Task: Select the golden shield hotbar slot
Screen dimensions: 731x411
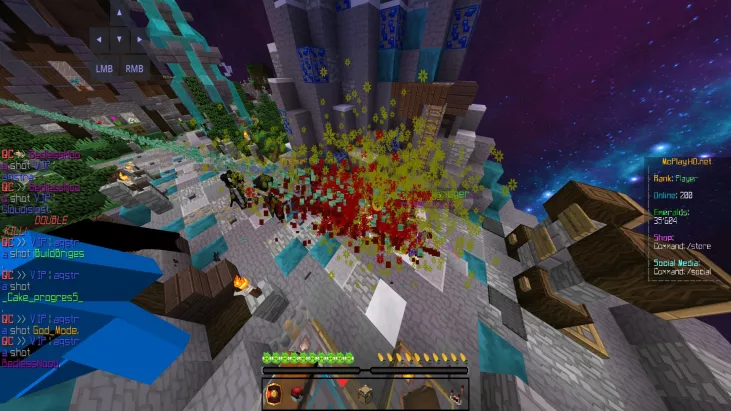Action: coord(274,395)
